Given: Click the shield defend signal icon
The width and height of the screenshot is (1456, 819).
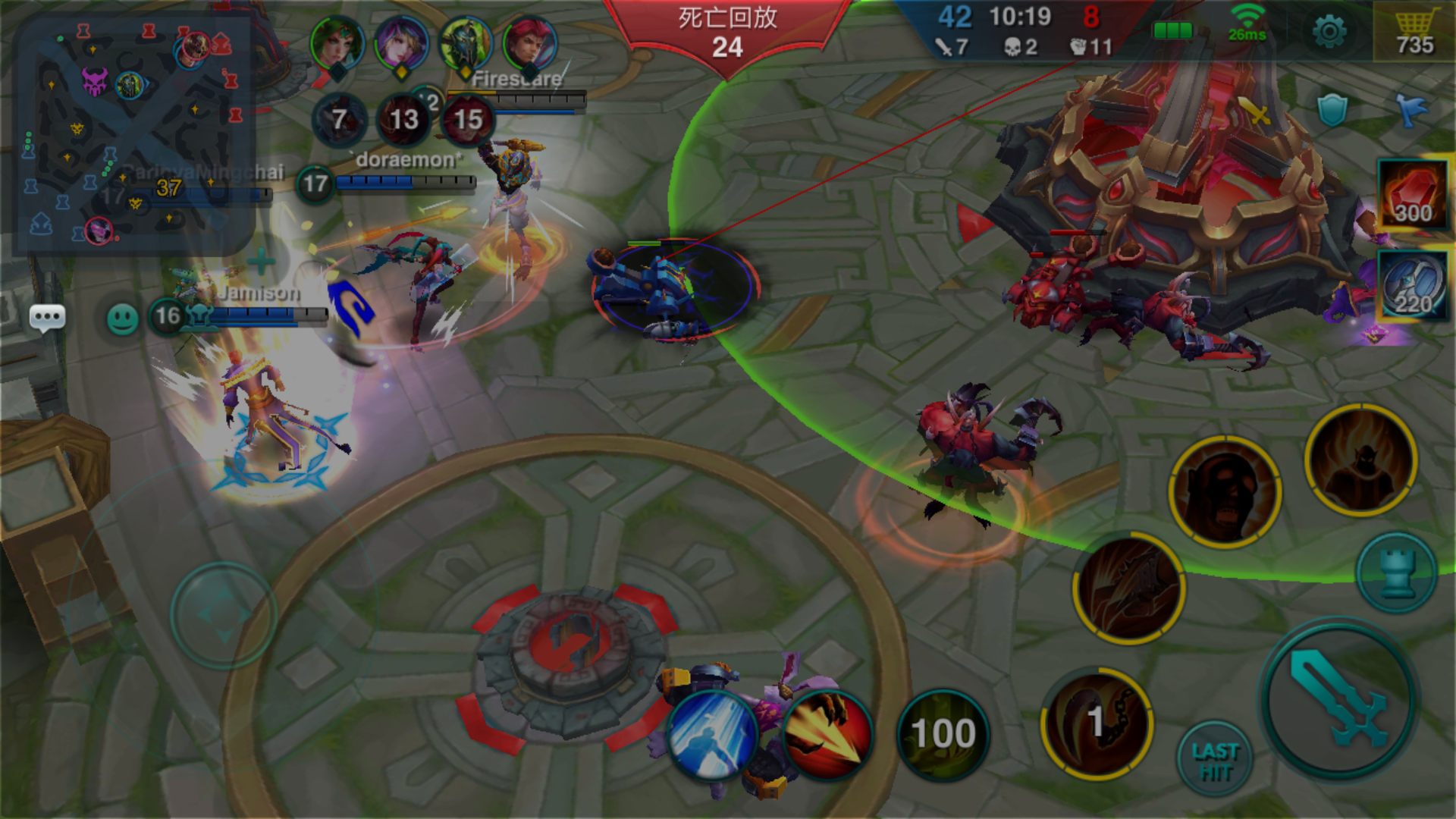Looking at the screenshot, I should [1332, 111].
